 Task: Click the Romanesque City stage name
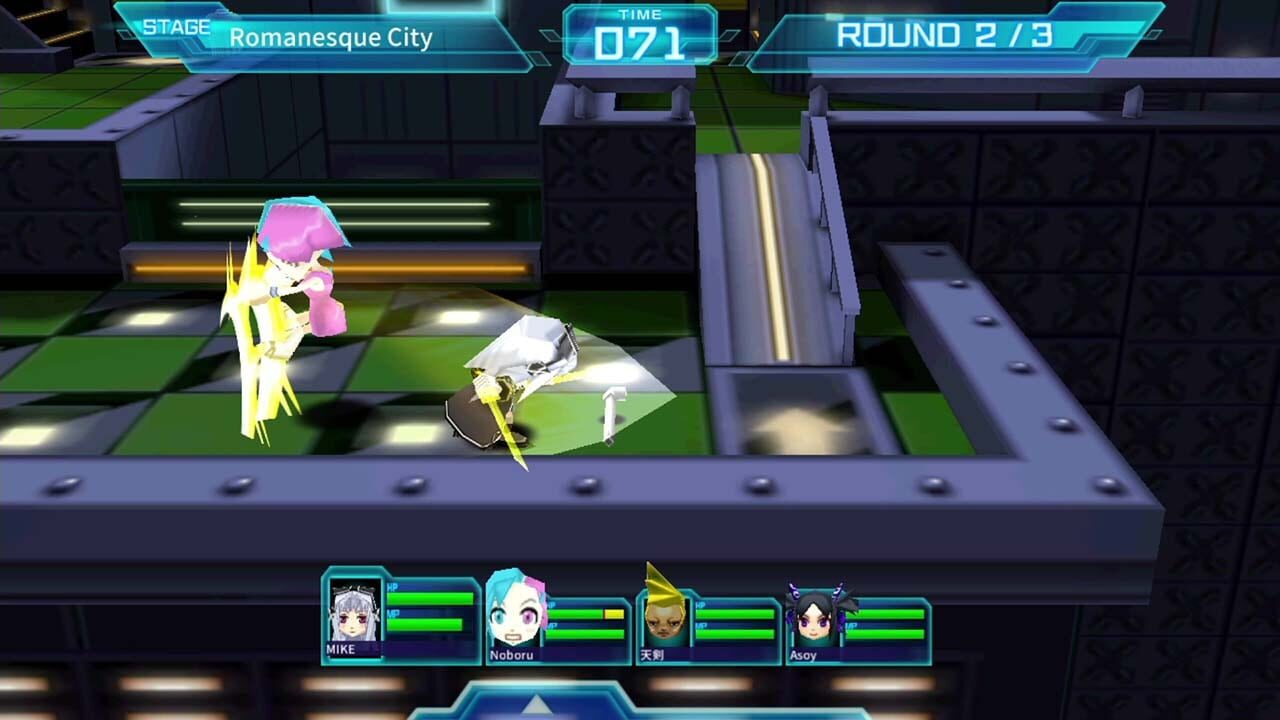[x=330, y=40]
